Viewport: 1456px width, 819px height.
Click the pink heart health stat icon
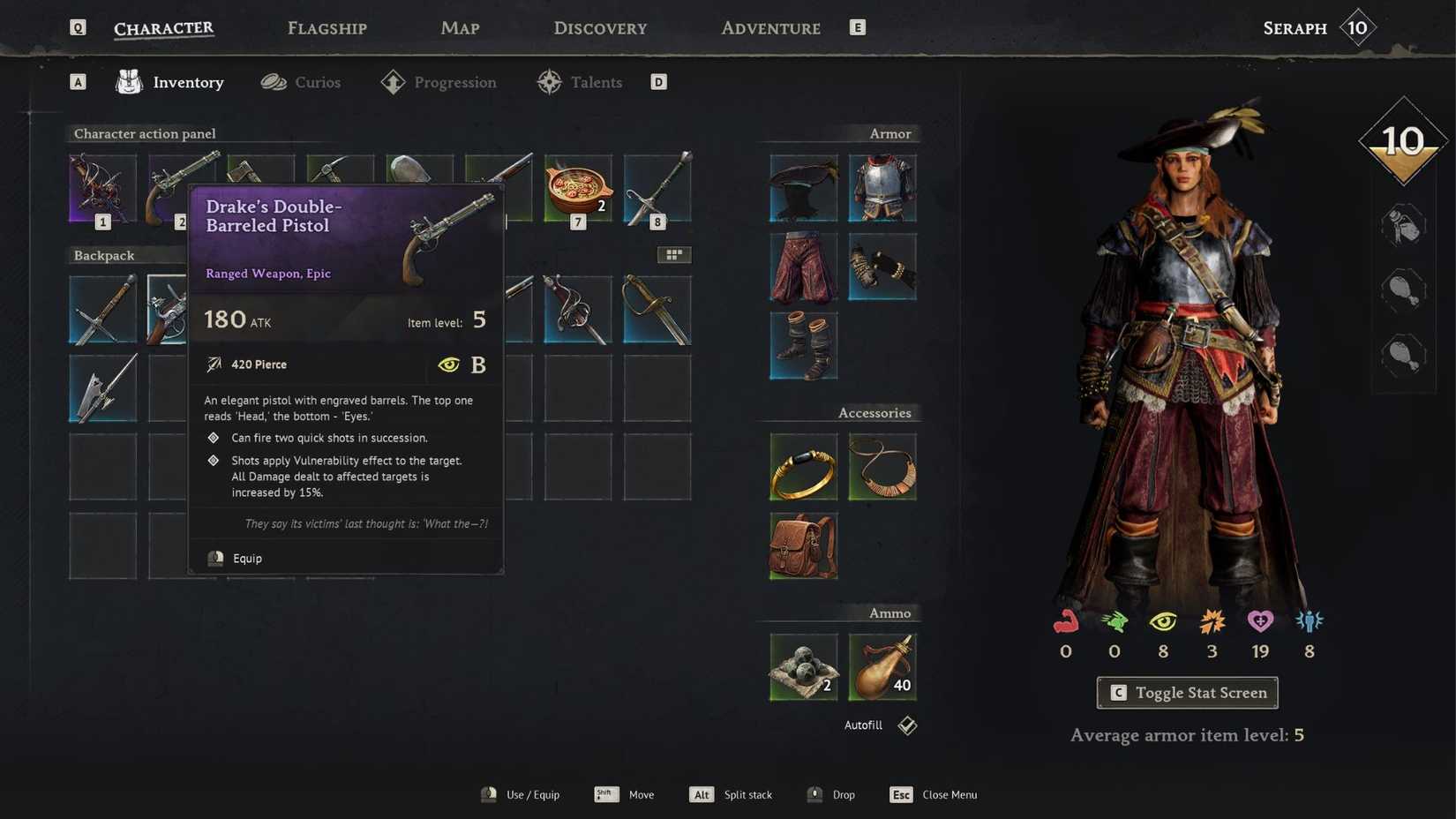(x=1260, y=623)
